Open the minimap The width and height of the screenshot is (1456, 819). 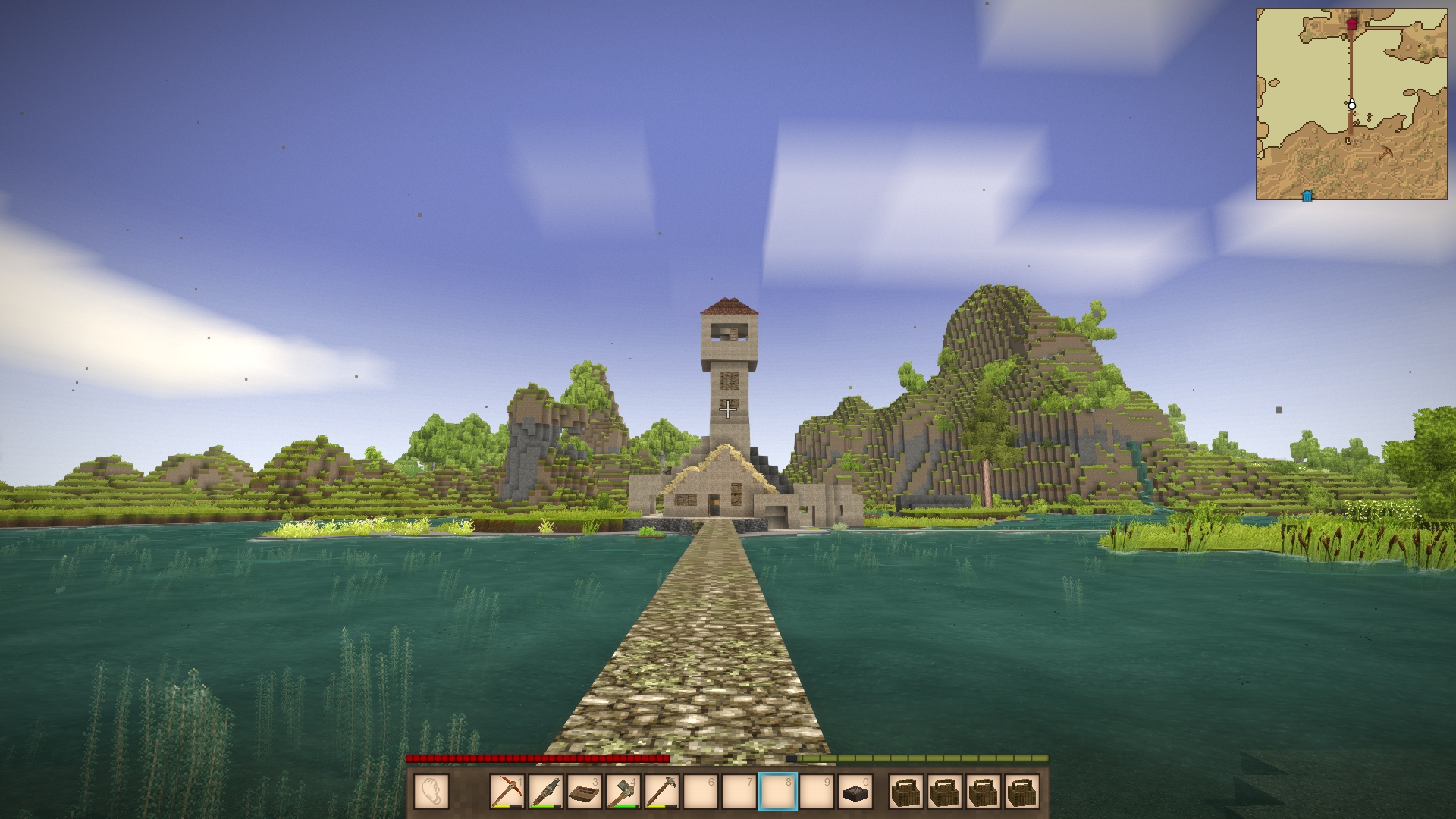pos(1351,104)
